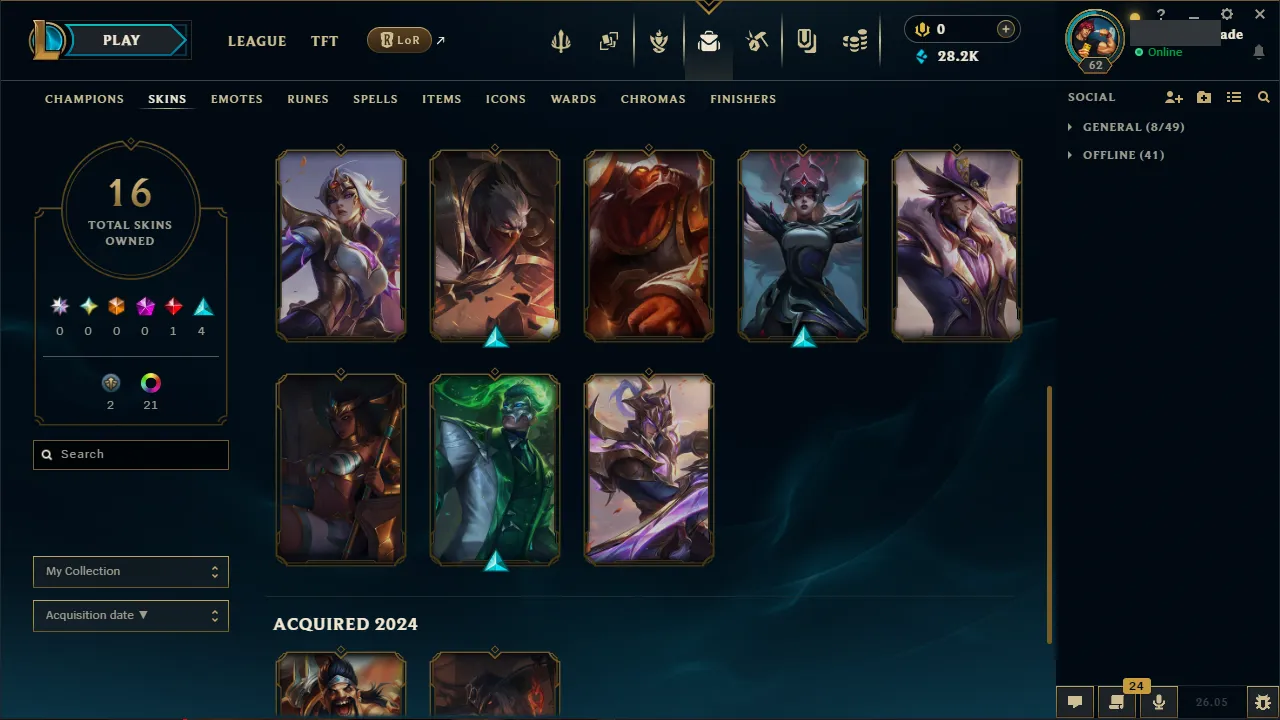Screen dimensions: 1280x720
Task: Open the friend search icon in Social panel
Action: [1263, 97]
